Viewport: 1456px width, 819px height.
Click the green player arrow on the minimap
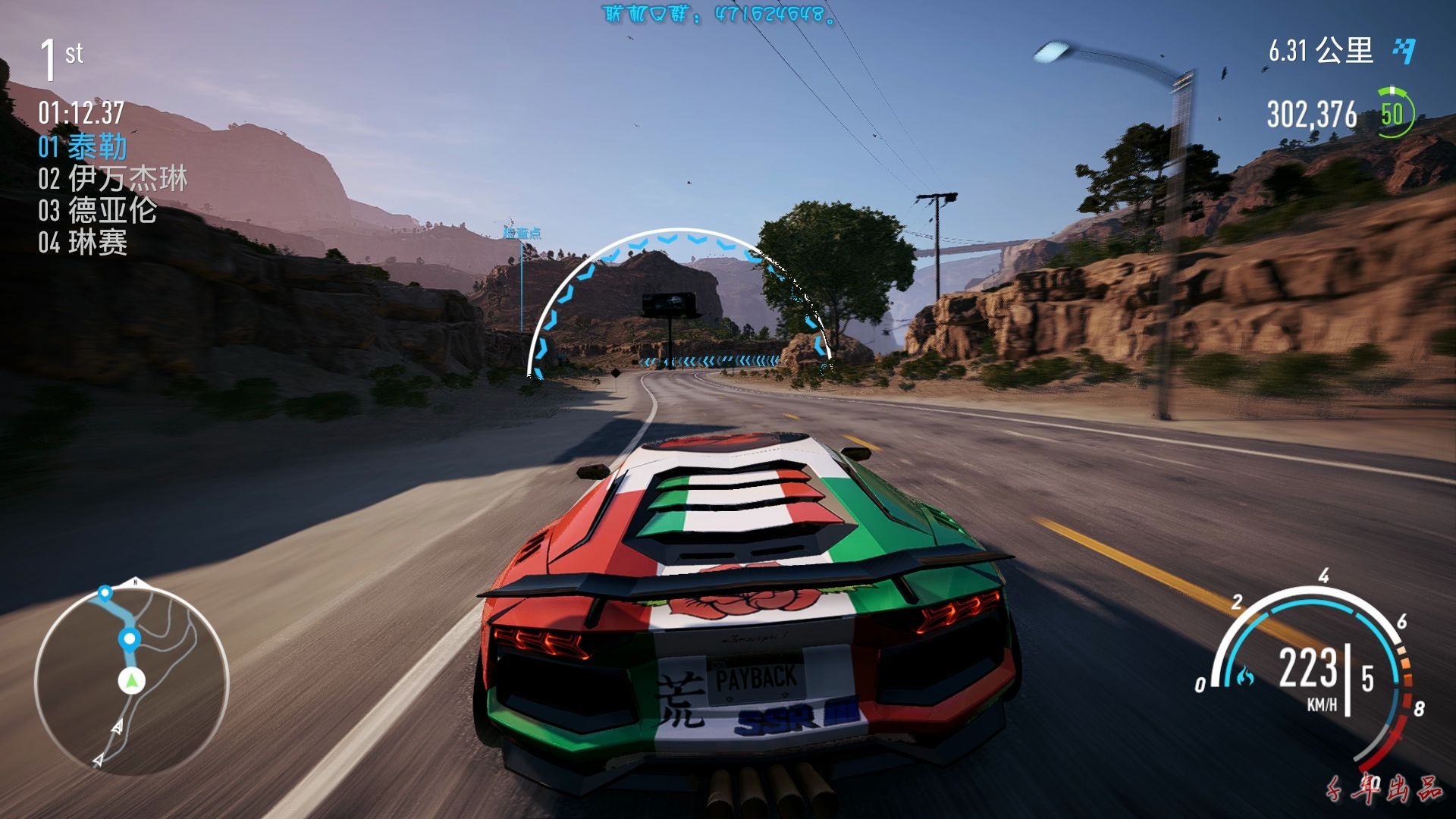pos(132,681)
